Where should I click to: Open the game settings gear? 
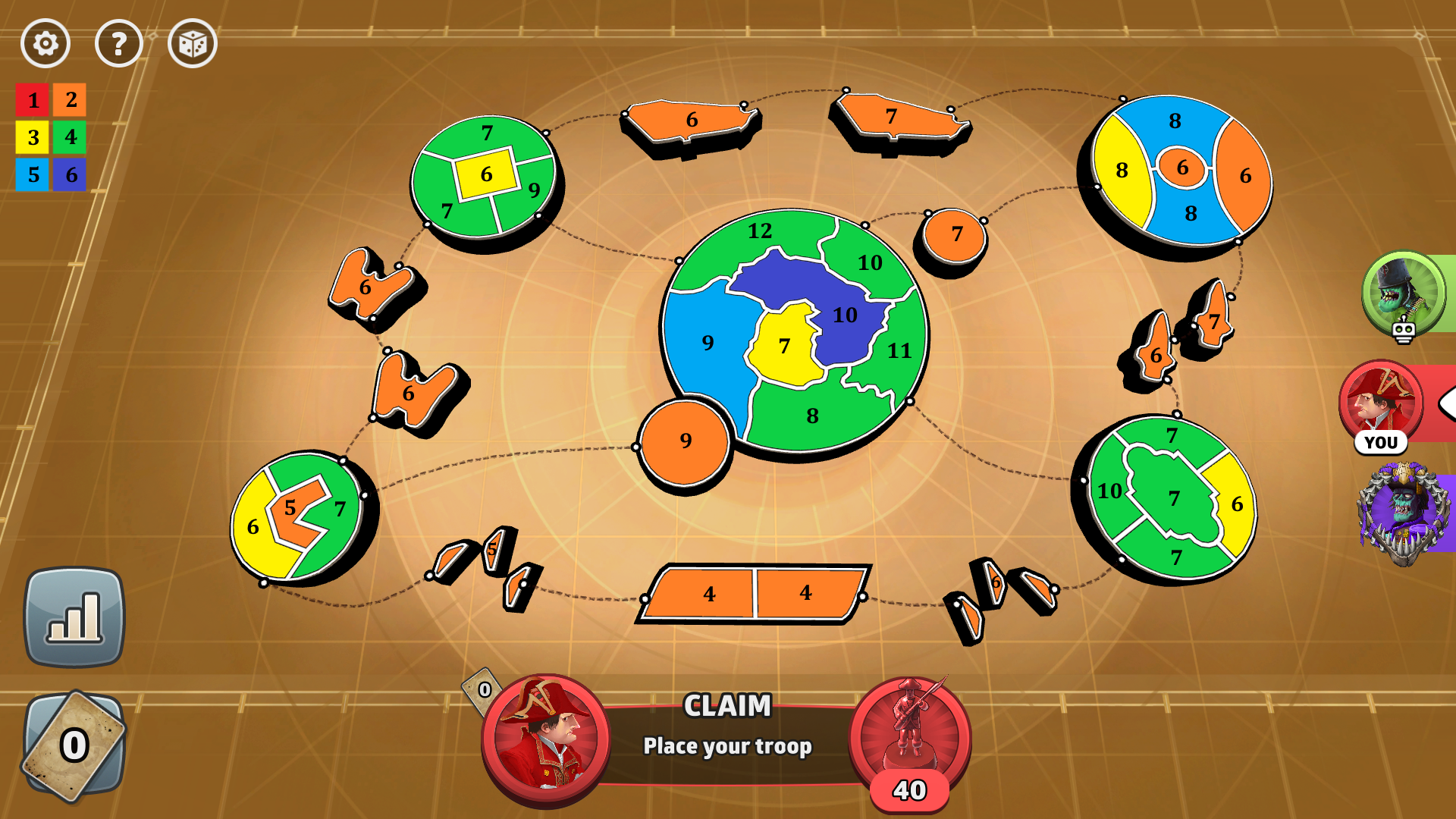45,43
